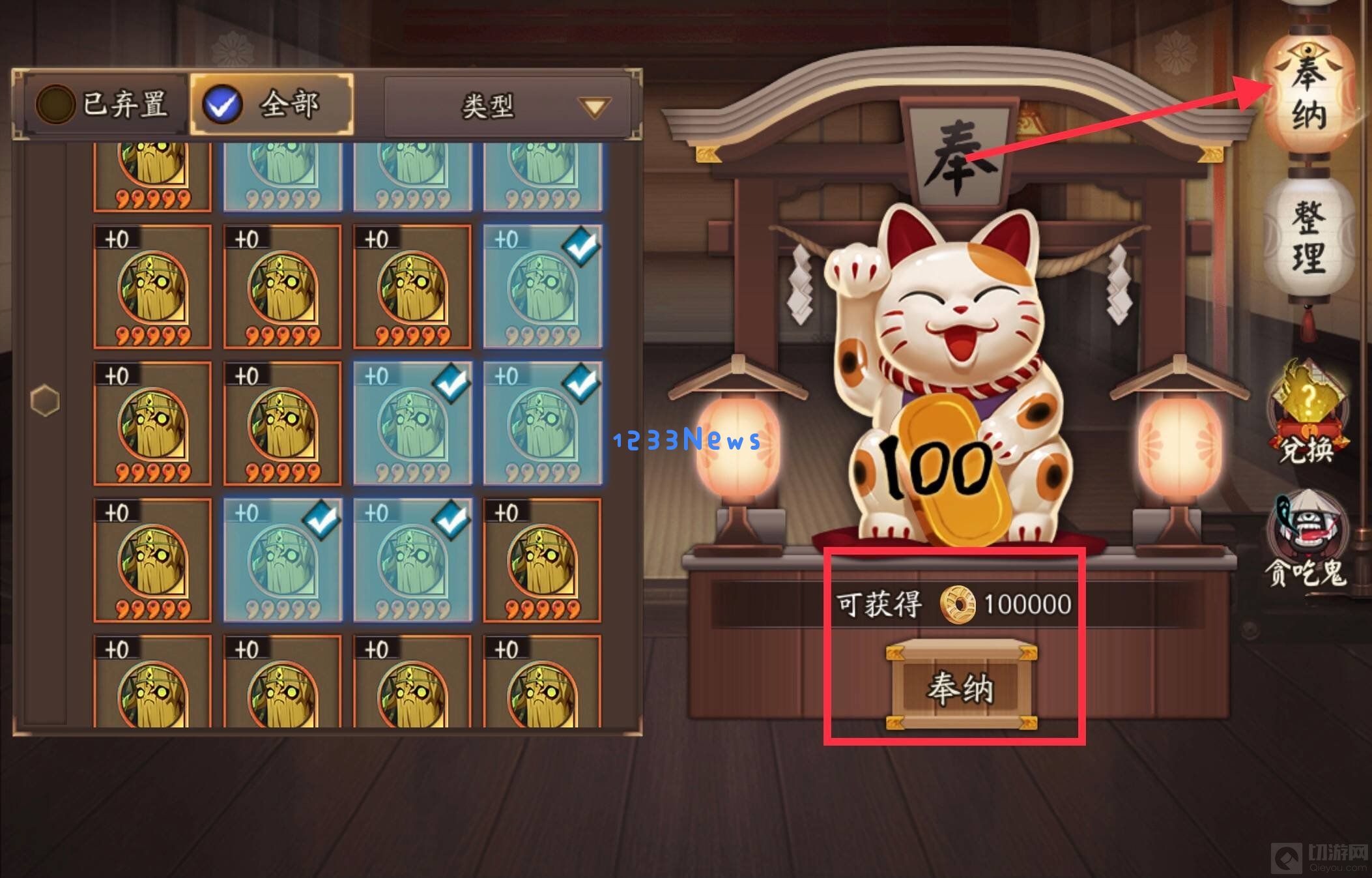Click the hexagon handle on the left strip
Screen dimensions: 1372x878
pyautogui.click(x=45, y=400)
